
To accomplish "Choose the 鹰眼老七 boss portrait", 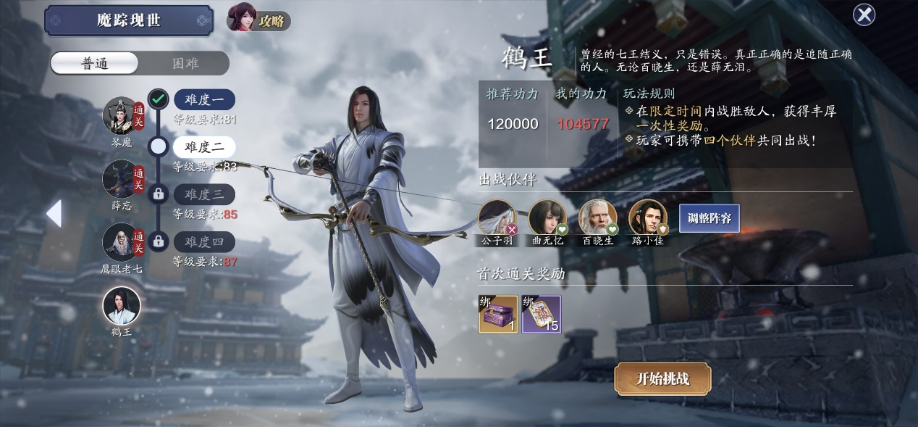I will coord(121,242).
